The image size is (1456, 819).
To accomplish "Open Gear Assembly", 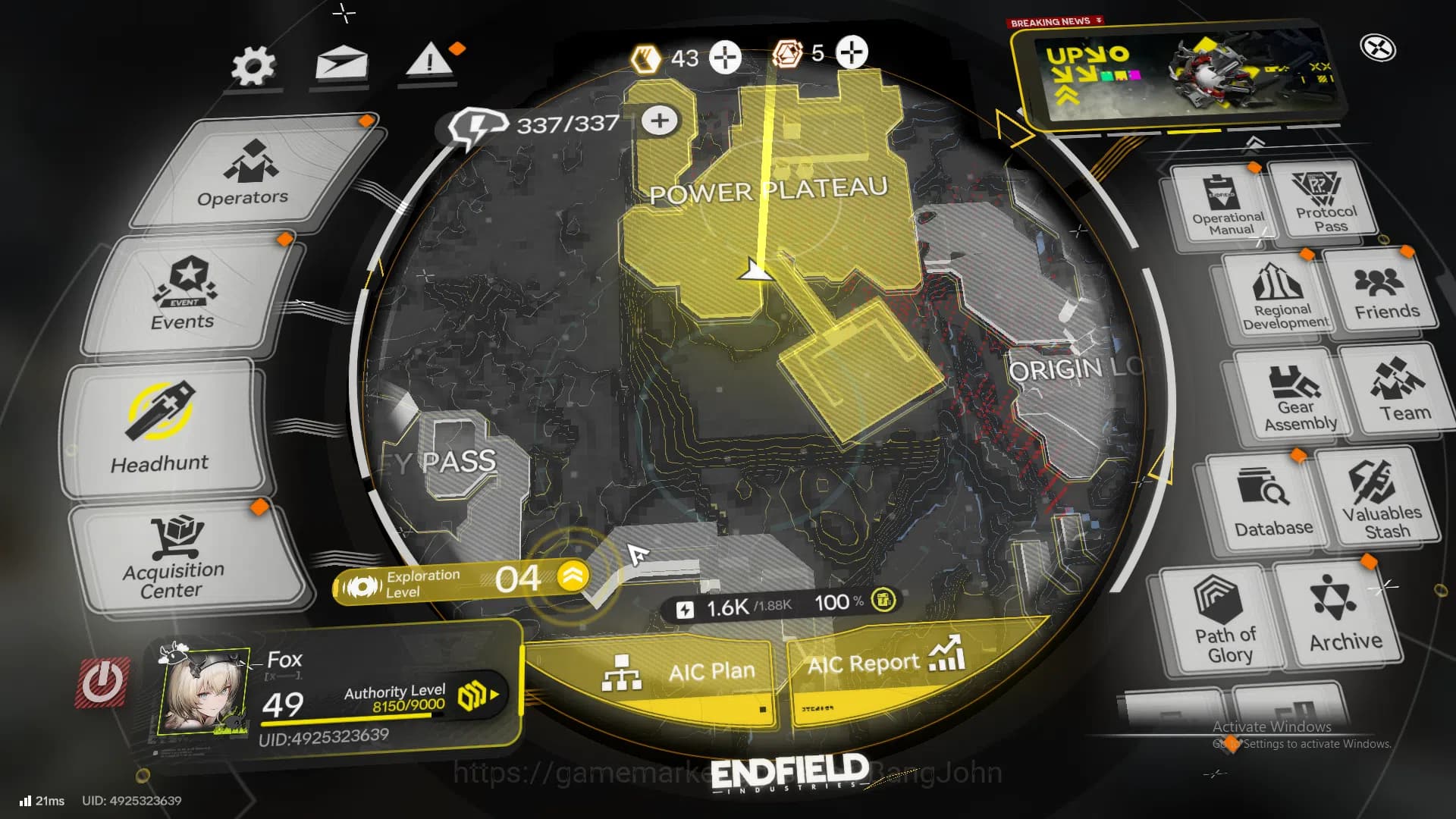I will tap(1298, 394).
